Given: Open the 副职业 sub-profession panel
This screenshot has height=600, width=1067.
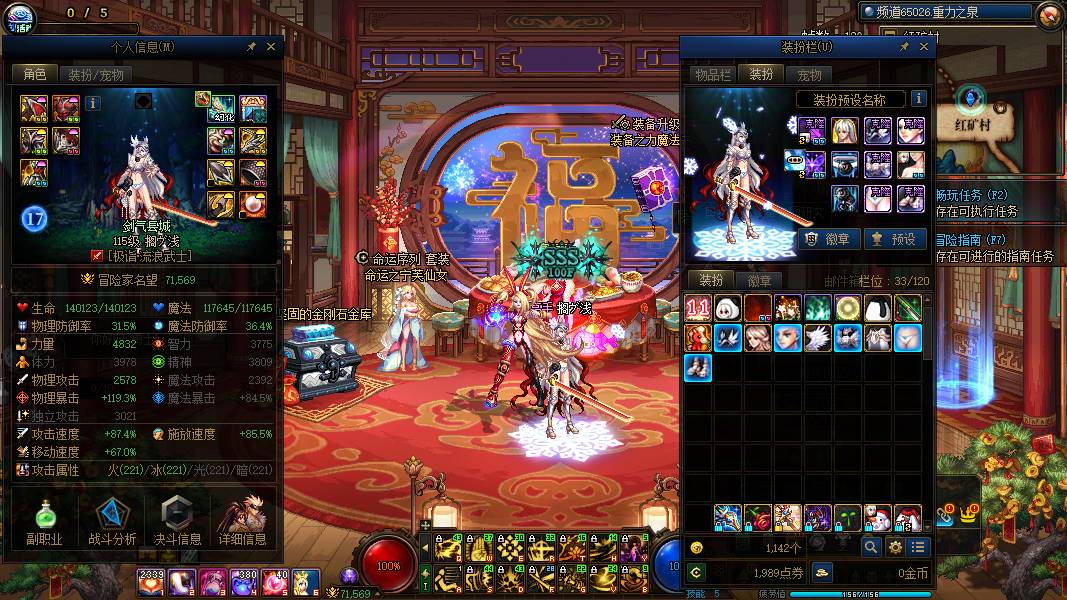Looking at the screenshot, I should [x=44, y=521].
